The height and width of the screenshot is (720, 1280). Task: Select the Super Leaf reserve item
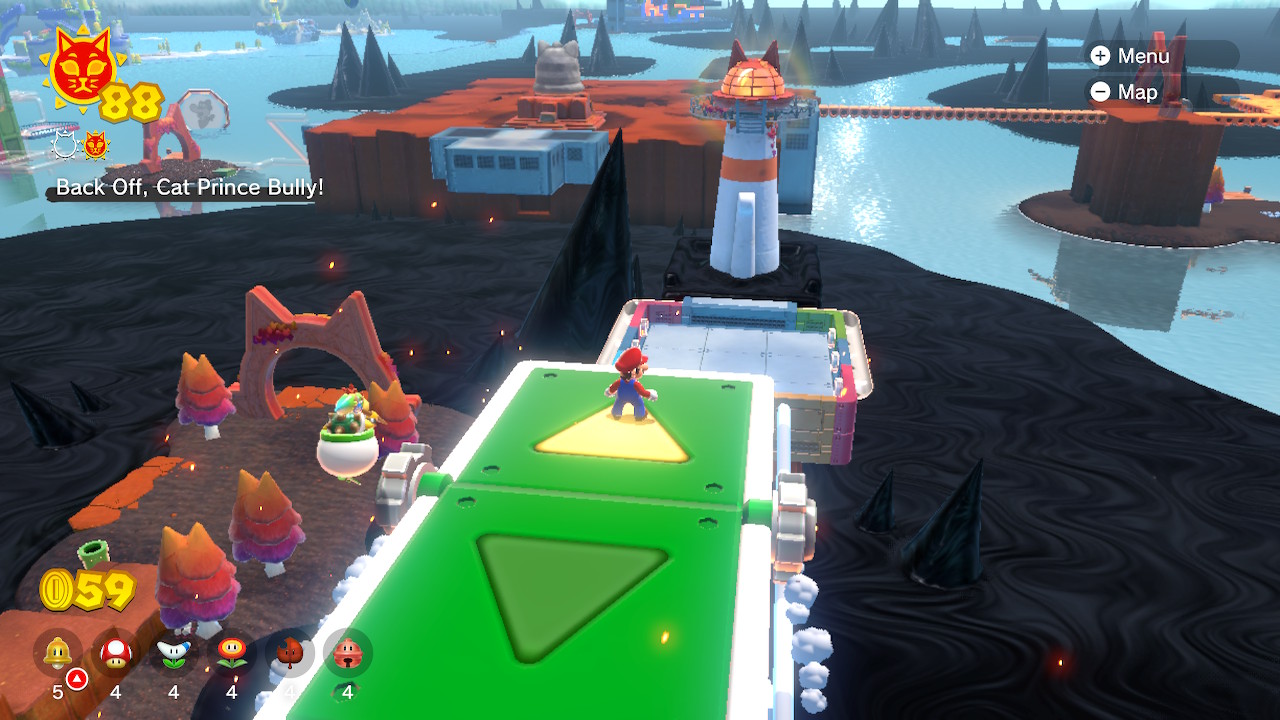[x=290, y=654]
